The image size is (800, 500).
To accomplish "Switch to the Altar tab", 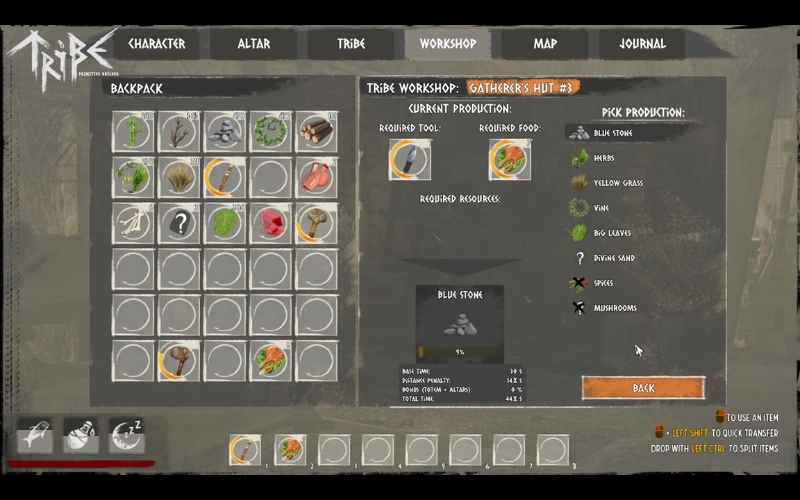I will point(253,44).
